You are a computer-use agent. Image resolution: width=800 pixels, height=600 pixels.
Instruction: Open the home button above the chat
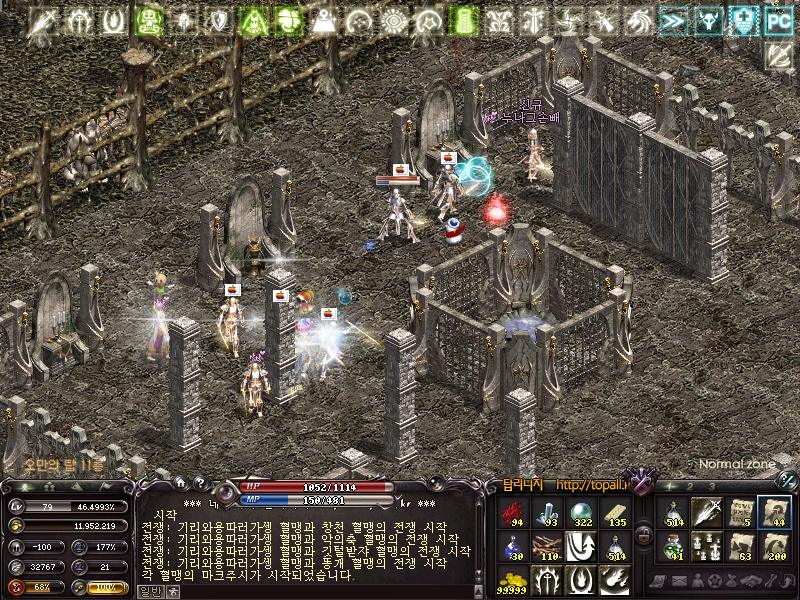coord(179,483)
